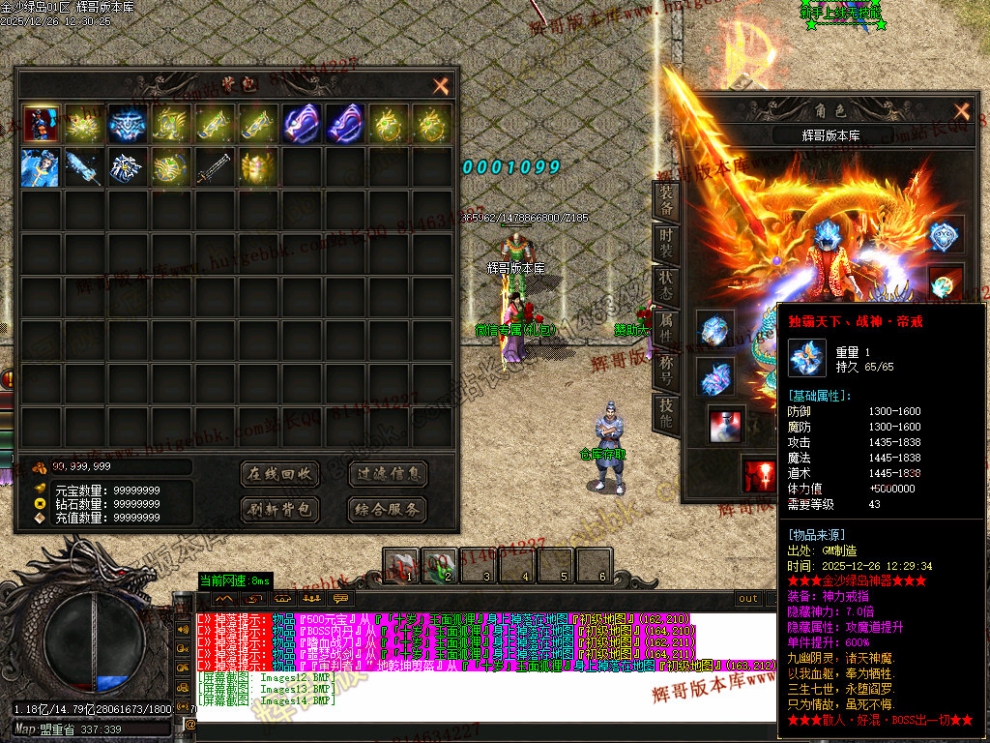Close the 背包 inventory window
990x743 pixels.
(441, 86)
